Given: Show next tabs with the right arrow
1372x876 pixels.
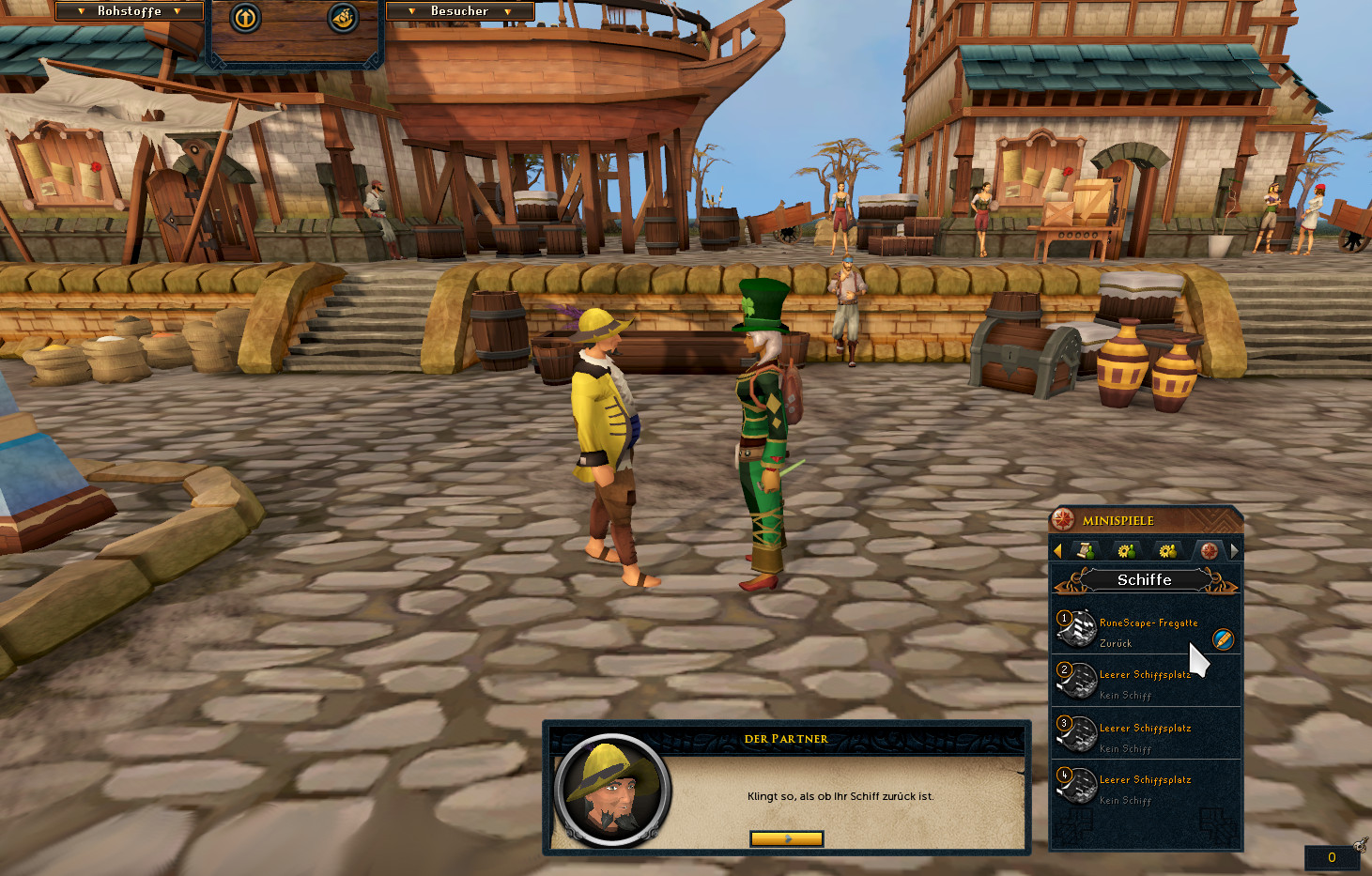Looking at the screenshot, I should [1234, 550].
